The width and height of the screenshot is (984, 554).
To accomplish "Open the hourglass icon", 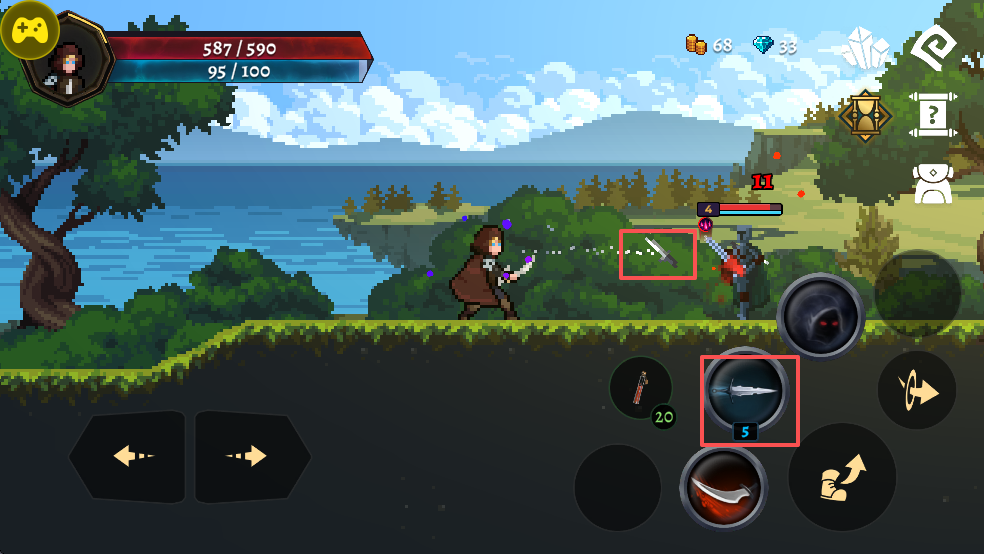I will pyautogui.click(x=864, y=116).
